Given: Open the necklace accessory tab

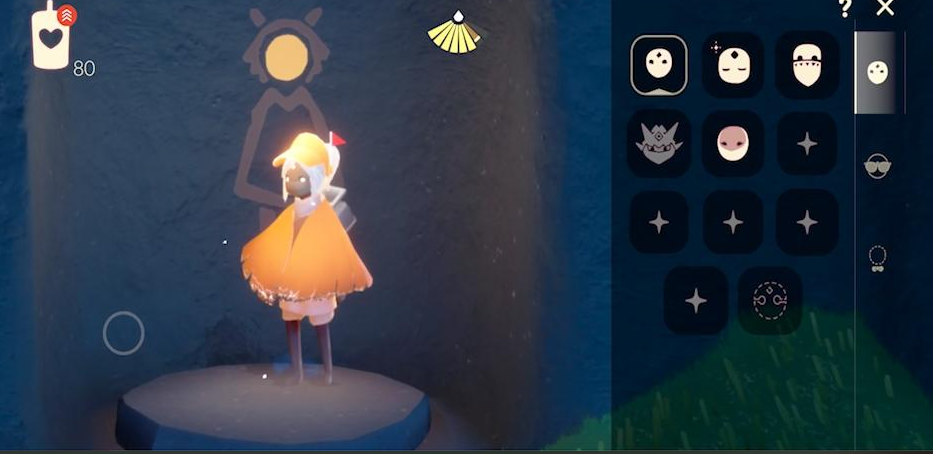Looking at the screenshot, I should coord(877,258).
